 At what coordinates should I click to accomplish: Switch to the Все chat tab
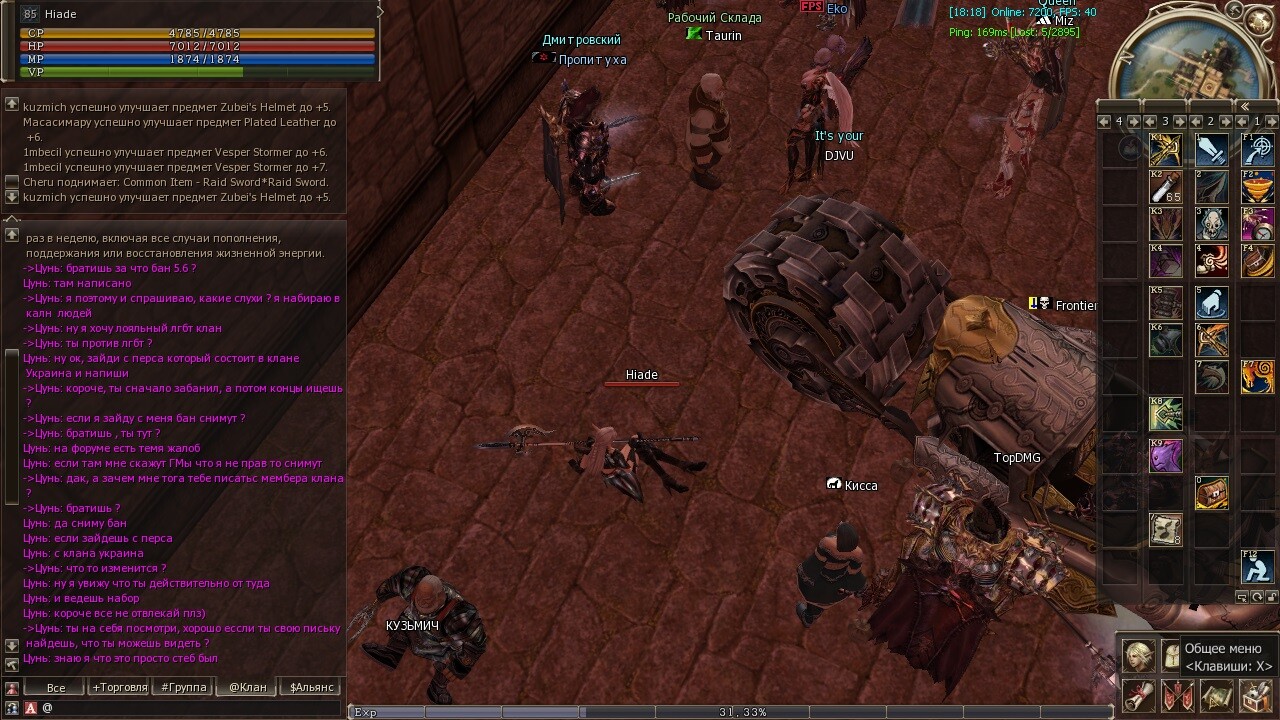point(56,687)
